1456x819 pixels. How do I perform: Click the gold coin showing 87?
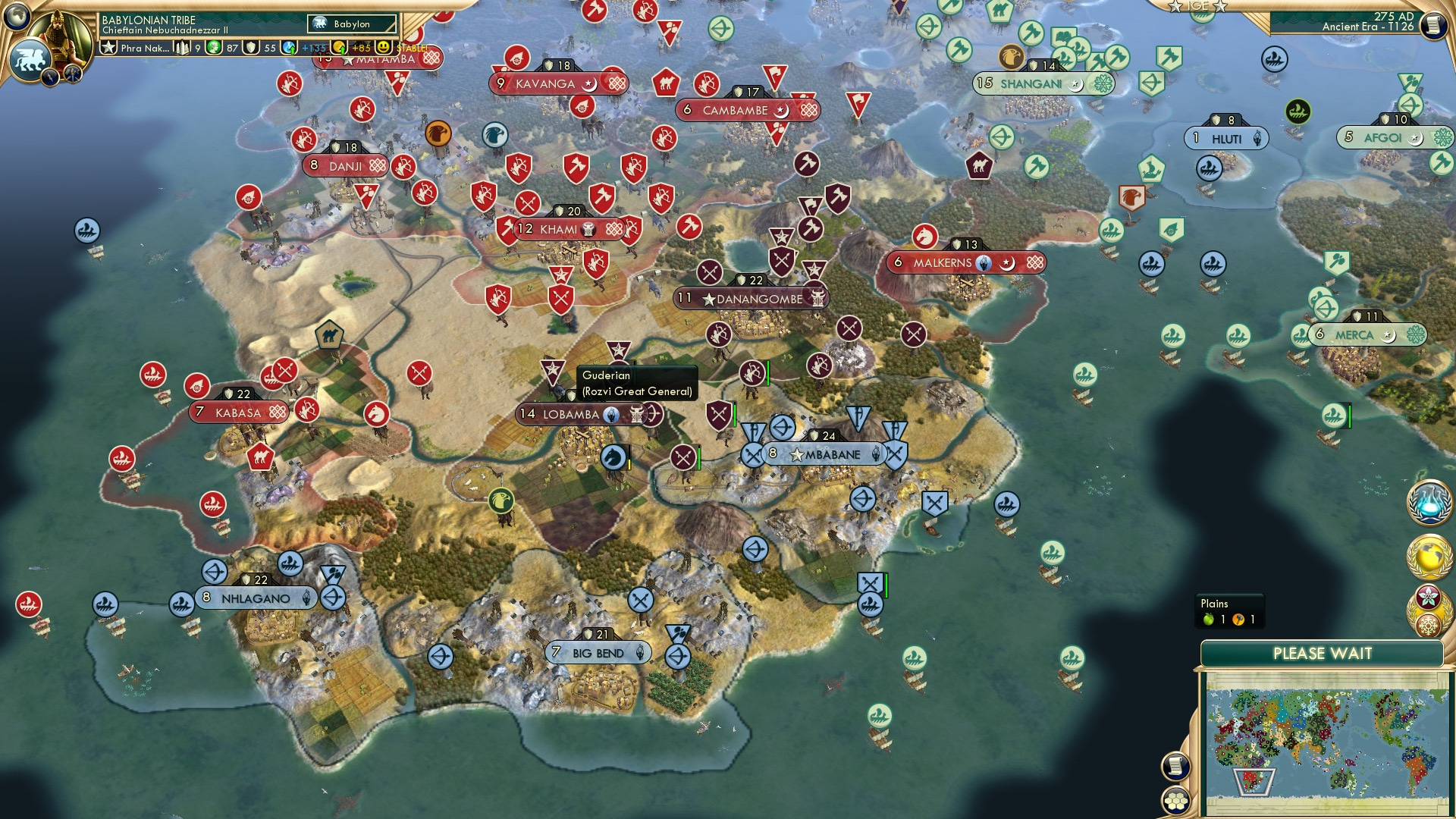tap(215, 47)
